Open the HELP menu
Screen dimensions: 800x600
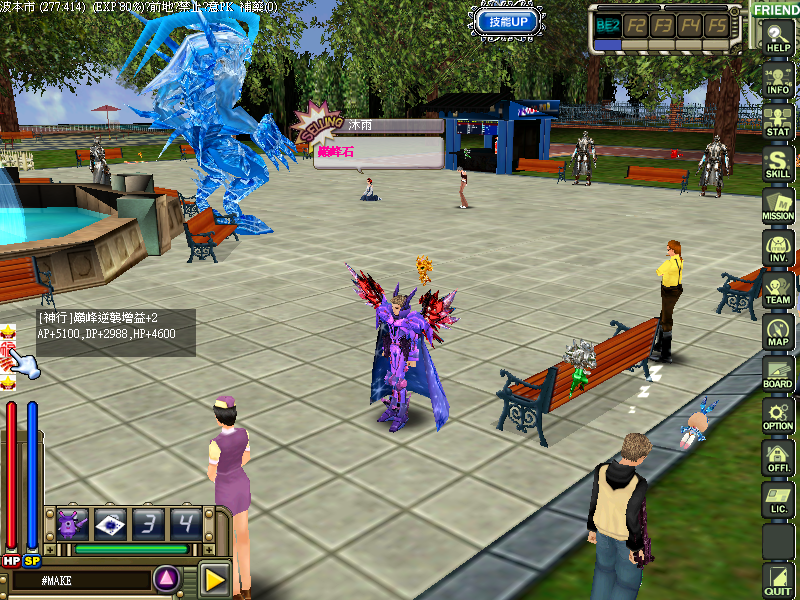(x=778, y=37)
